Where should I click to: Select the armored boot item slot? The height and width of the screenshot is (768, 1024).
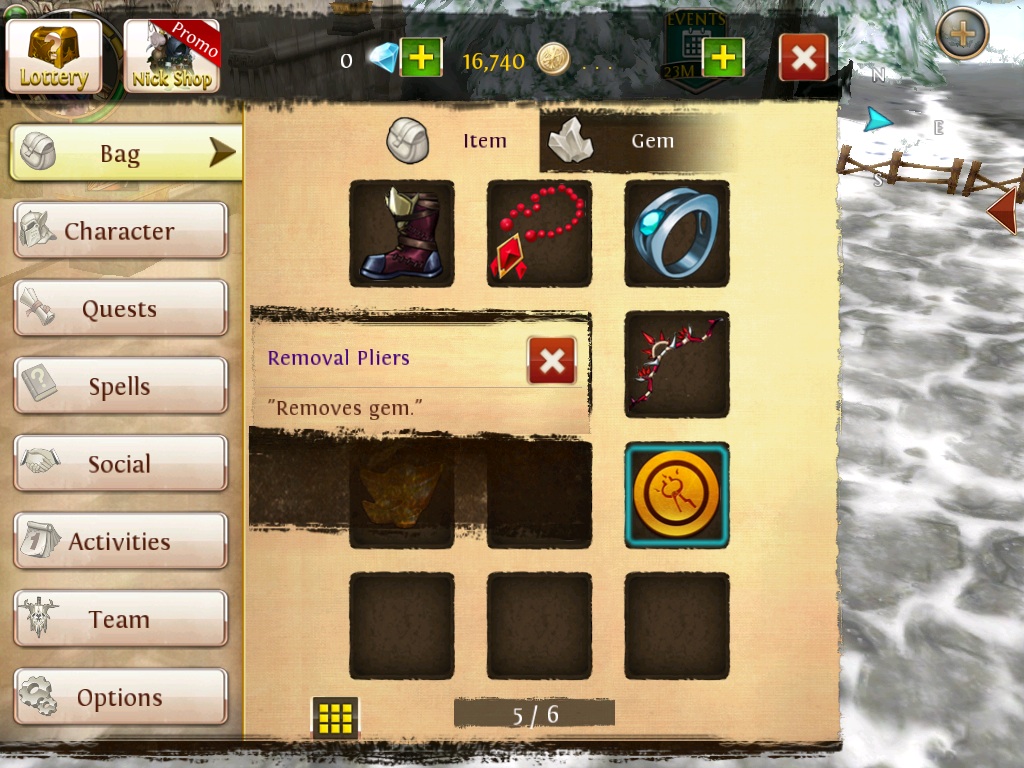(x=401, y=233)
